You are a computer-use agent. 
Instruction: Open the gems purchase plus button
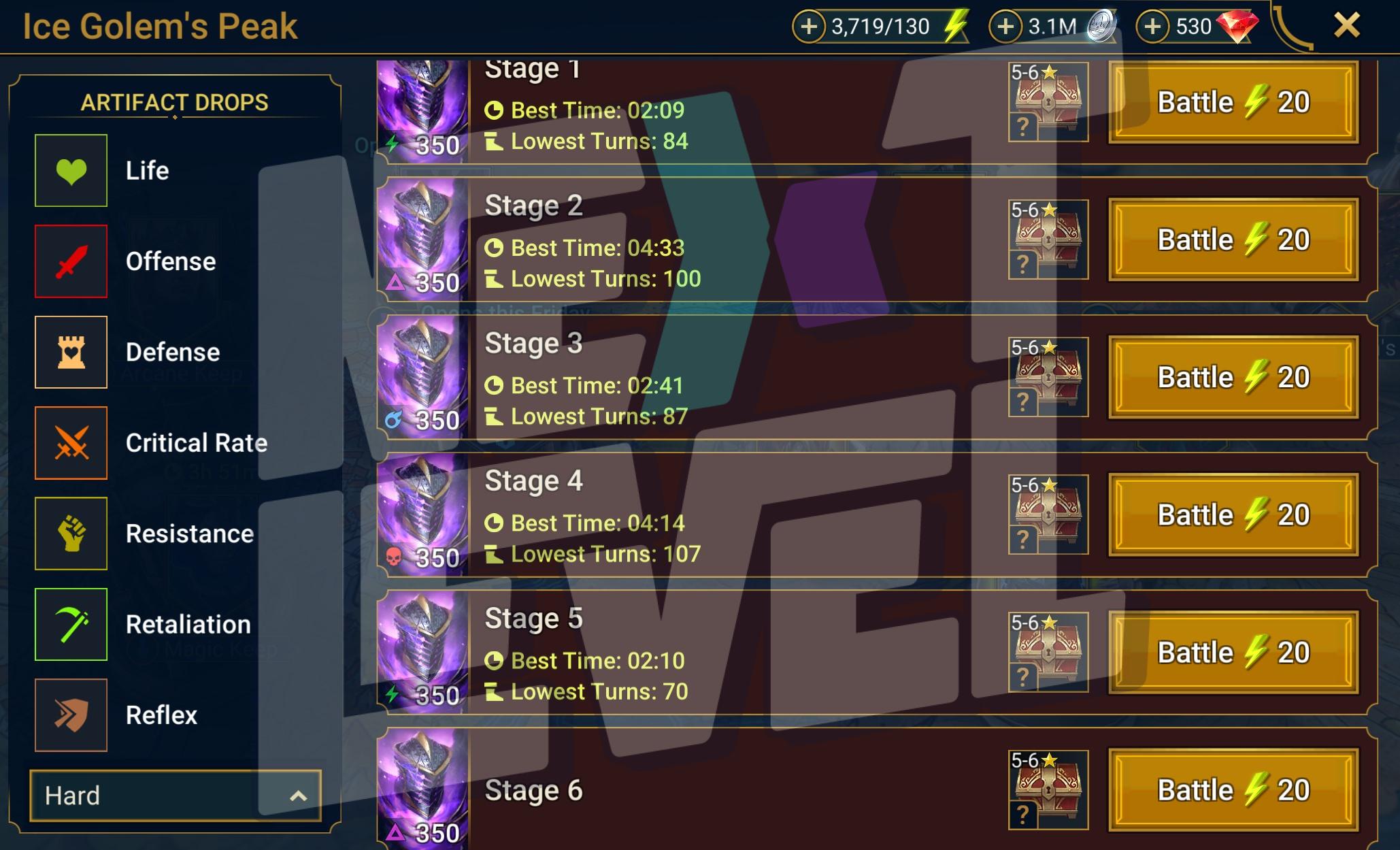point(1152,26)
